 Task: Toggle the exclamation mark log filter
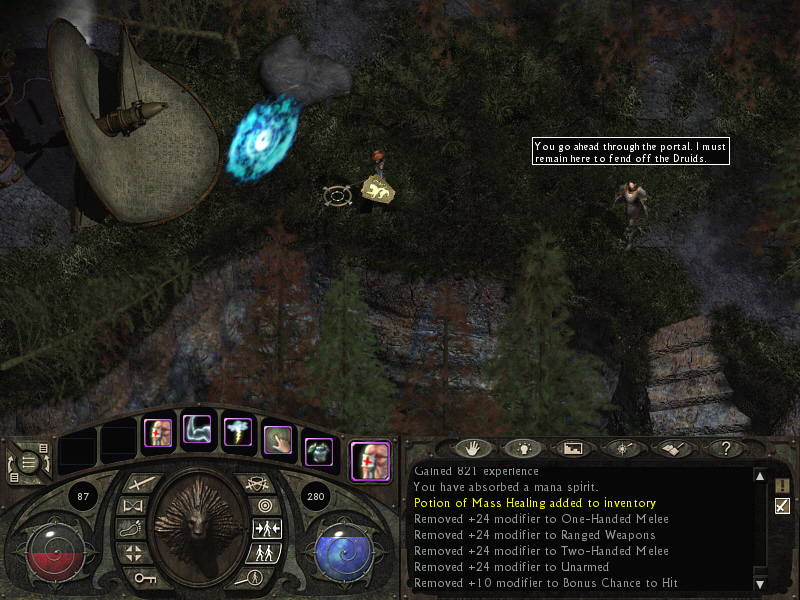click(x=782, y=485)
